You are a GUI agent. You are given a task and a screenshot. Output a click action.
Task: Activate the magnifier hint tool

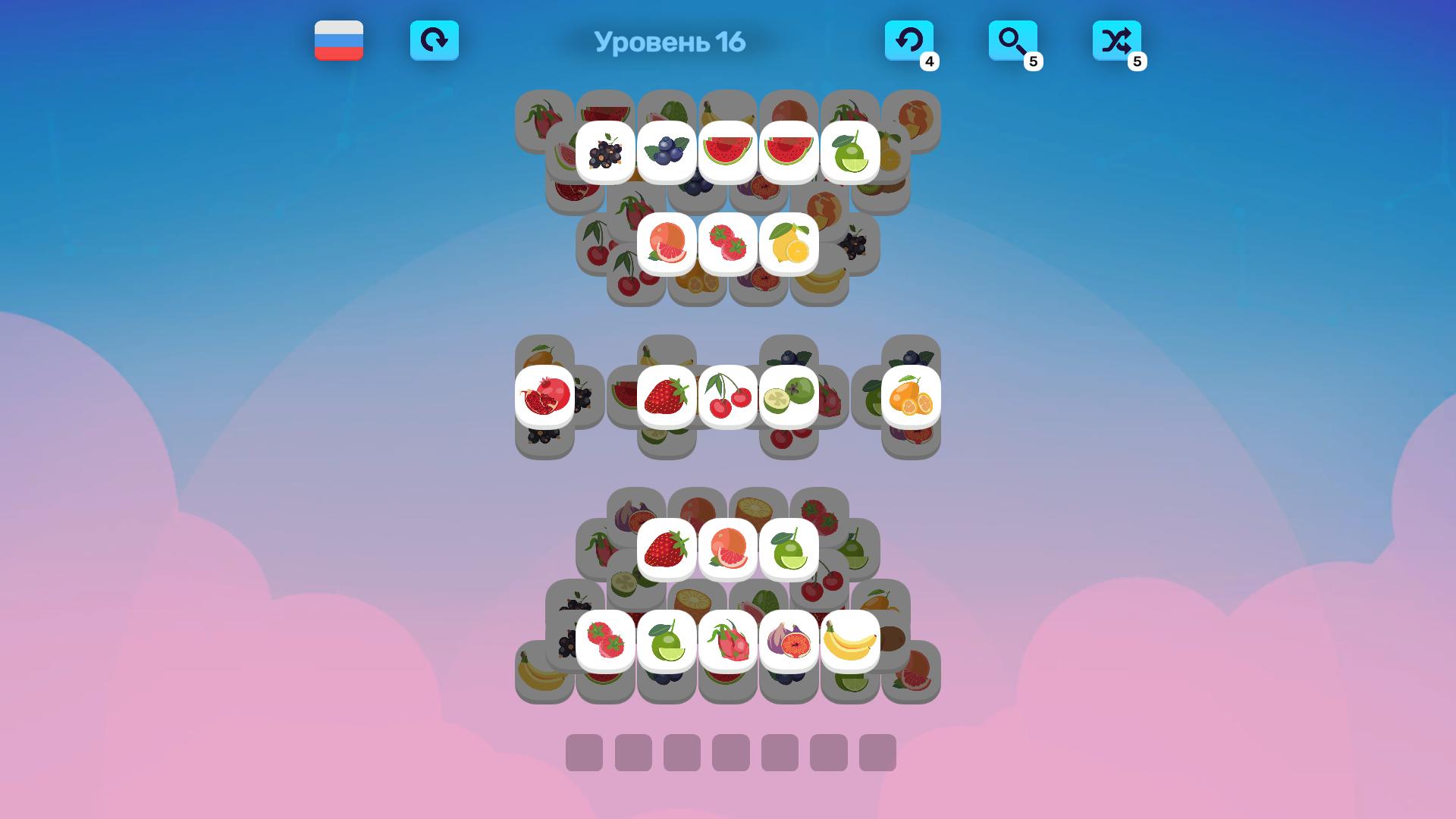click(1013, 42)
